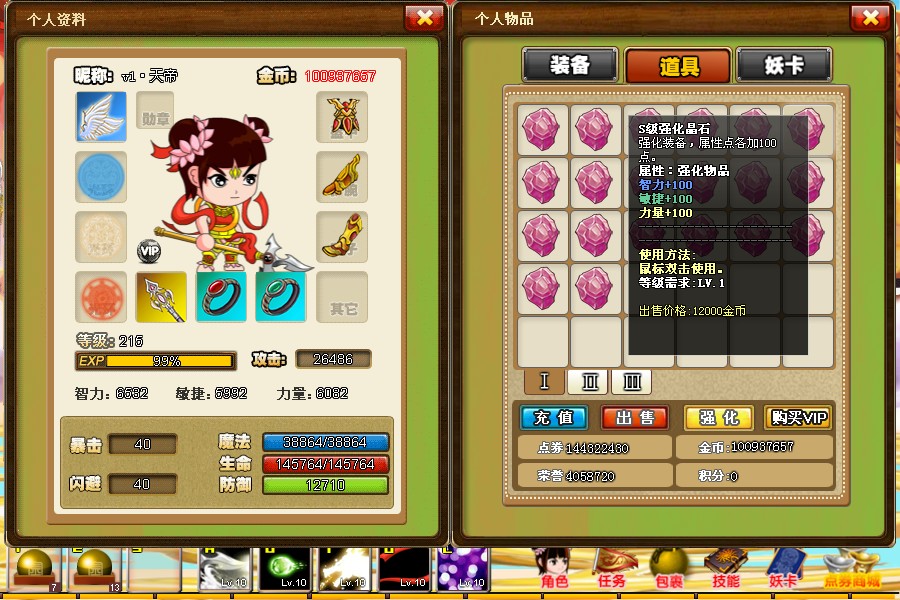Go to inventory page Ⅲ
This screenshot has width=900, height=600.
pyautogui.click(x=631, y=381)
